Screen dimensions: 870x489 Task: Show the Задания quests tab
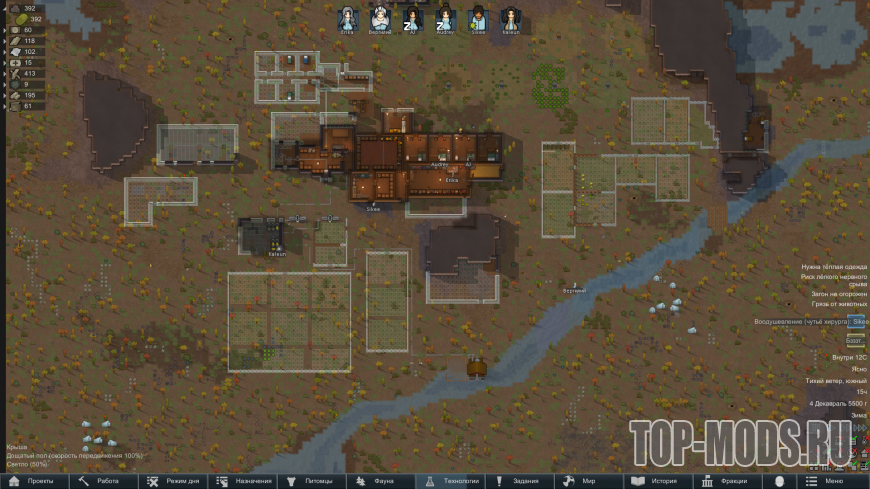click(521, 481)
